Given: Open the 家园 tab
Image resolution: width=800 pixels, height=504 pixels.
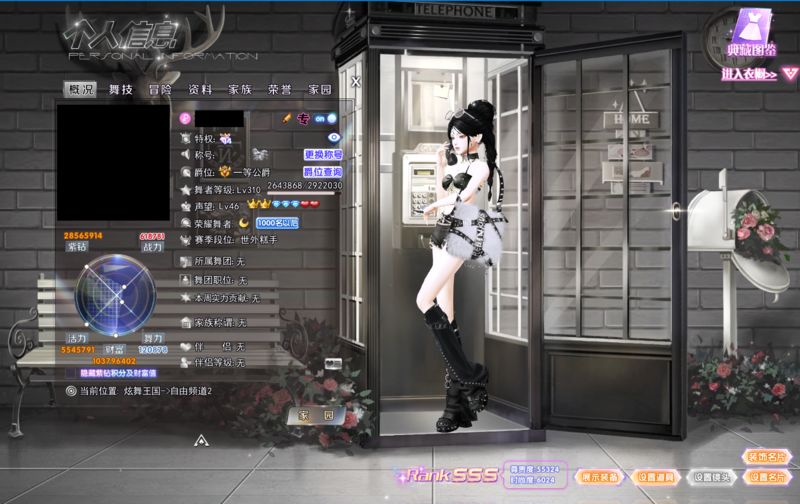Looking at the screenshot, I should [x=320, y=89].
